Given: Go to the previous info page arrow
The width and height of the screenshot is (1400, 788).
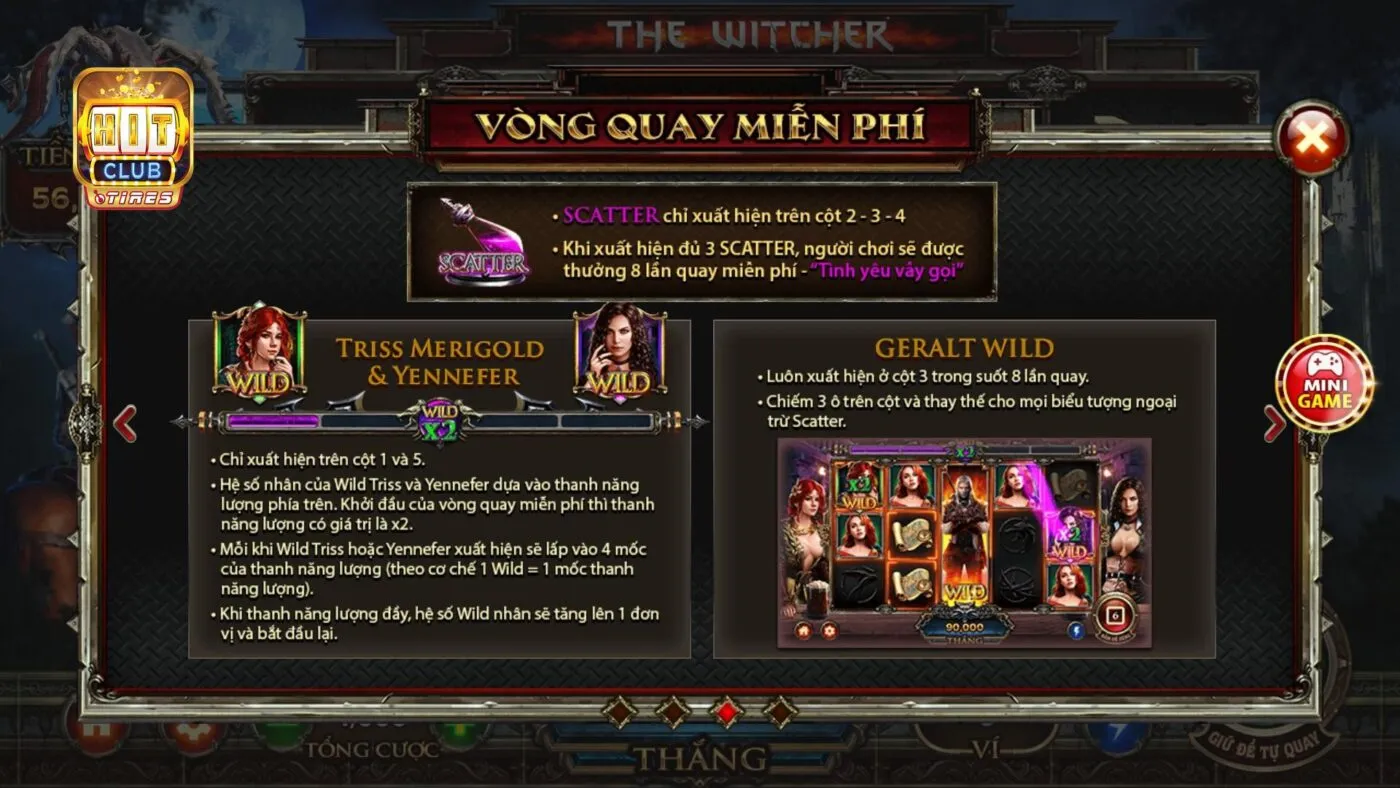Looking at the screenshot, I should pos(125,423).
